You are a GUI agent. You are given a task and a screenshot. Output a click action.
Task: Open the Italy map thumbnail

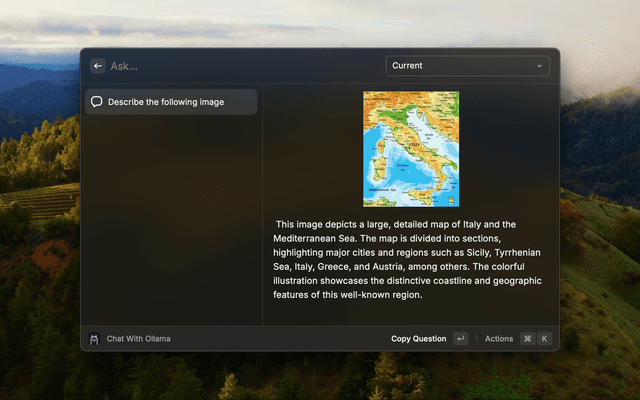tap(410, 149)
